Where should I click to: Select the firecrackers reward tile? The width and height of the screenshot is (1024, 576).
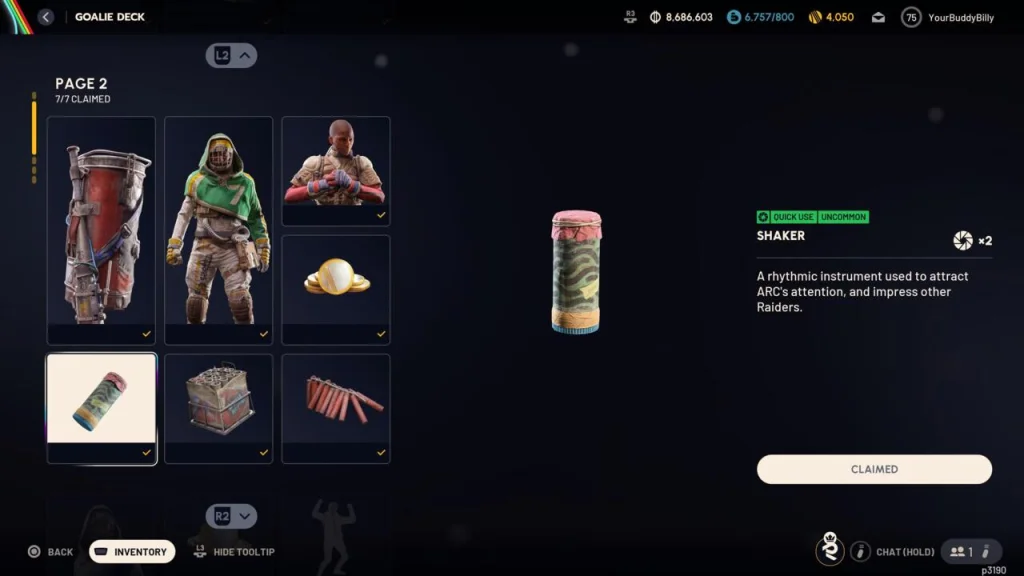point(335,408)
